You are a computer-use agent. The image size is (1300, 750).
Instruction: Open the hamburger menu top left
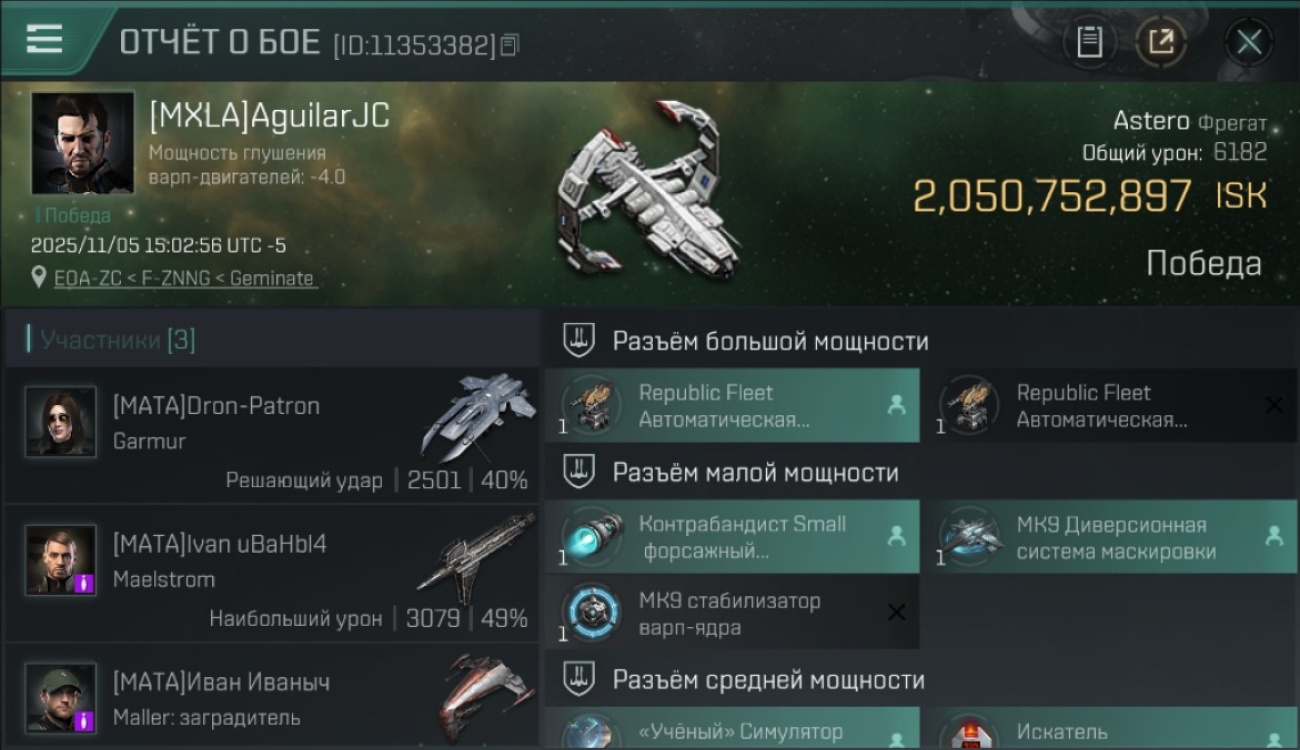coord(41,40)
